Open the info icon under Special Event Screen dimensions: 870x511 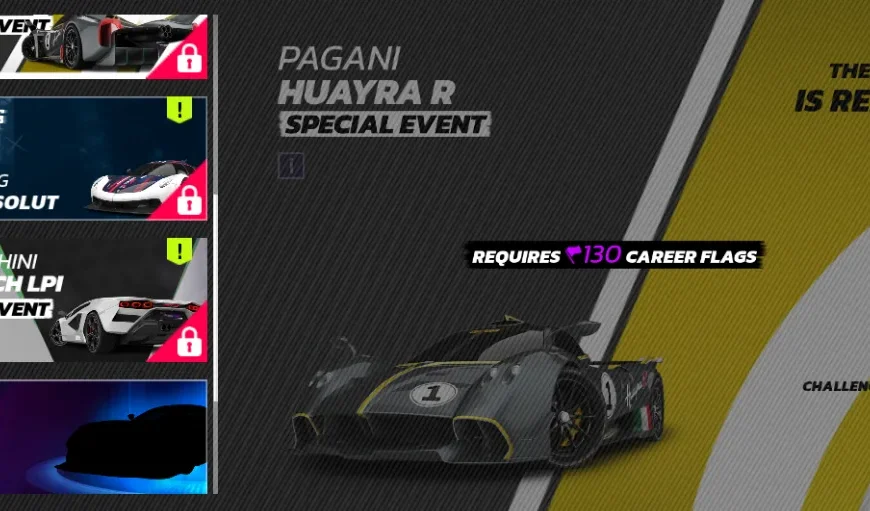coord(290,165)
